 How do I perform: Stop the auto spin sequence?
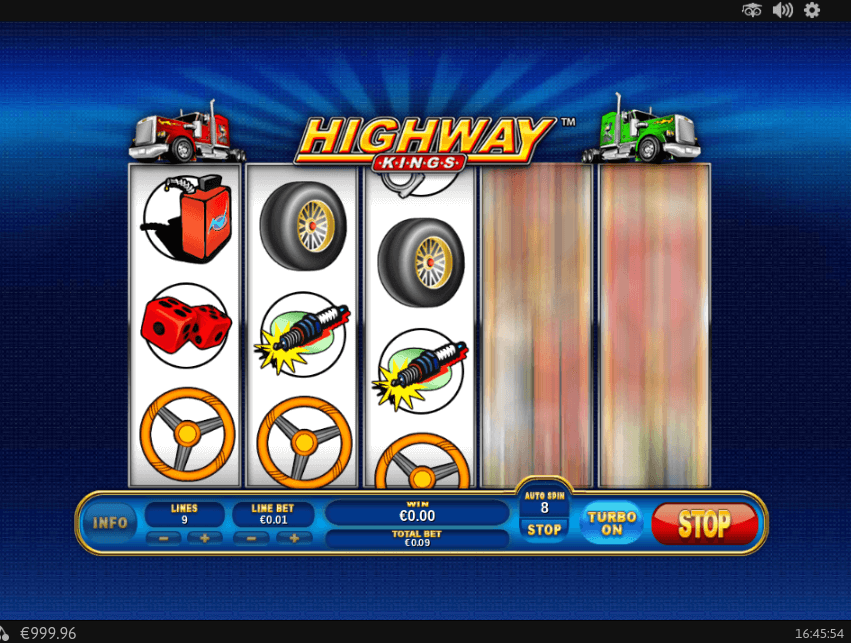point(544,529)
